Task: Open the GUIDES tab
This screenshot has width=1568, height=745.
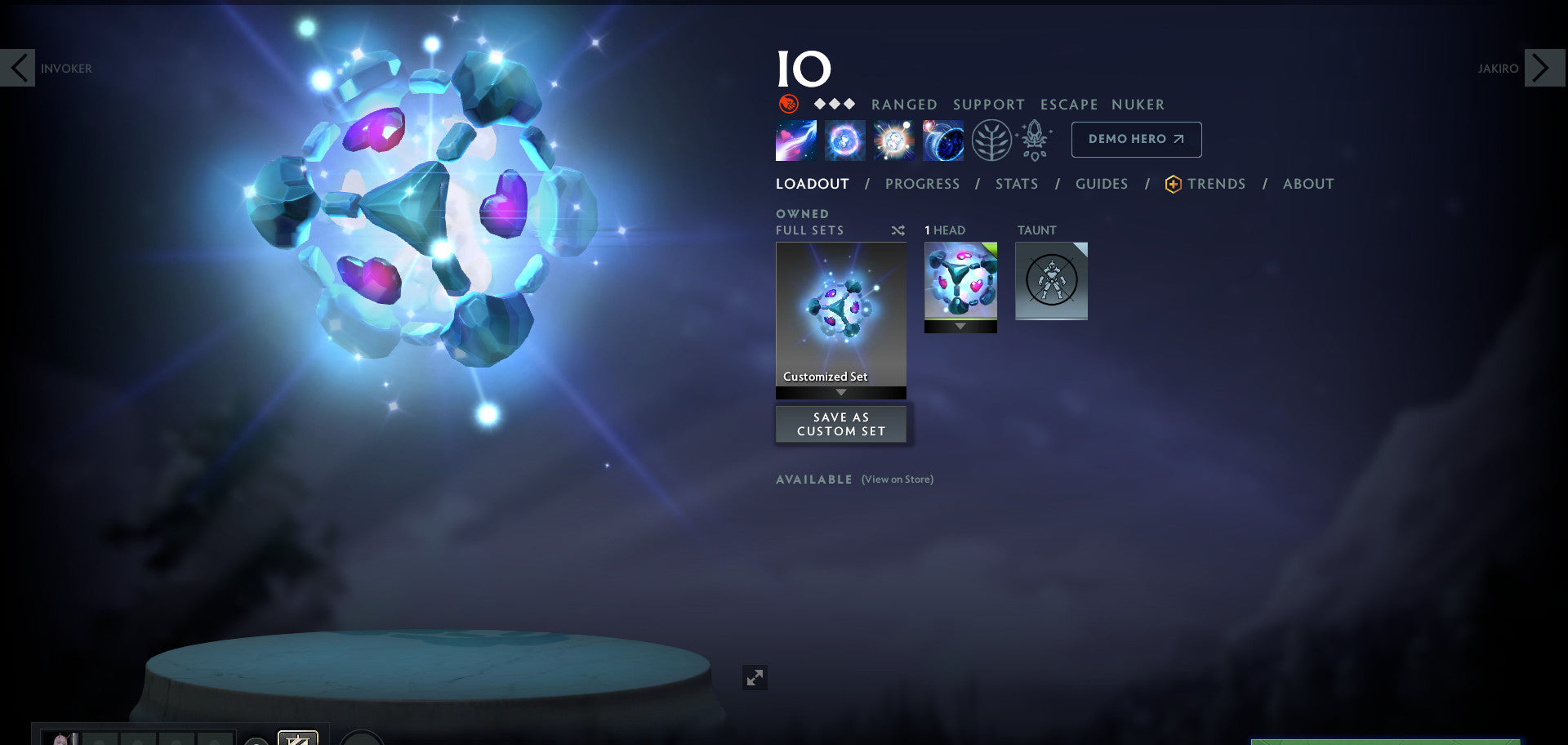Action: pos(1101,184)
